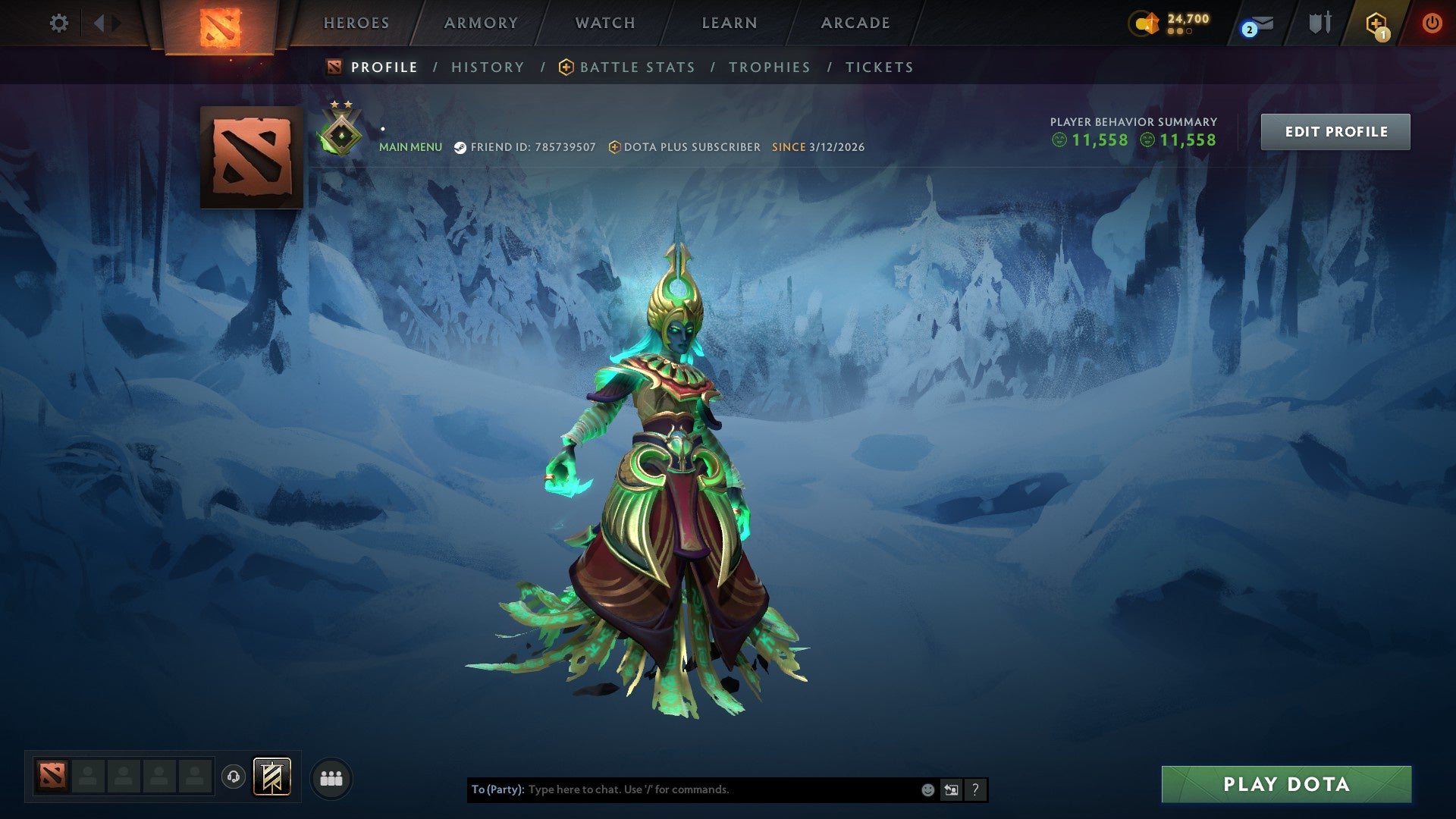The width and height of the screenshot is (1456, 819).
Task: Switch to the BATTLE STATS tab
Action: point(637,67)
